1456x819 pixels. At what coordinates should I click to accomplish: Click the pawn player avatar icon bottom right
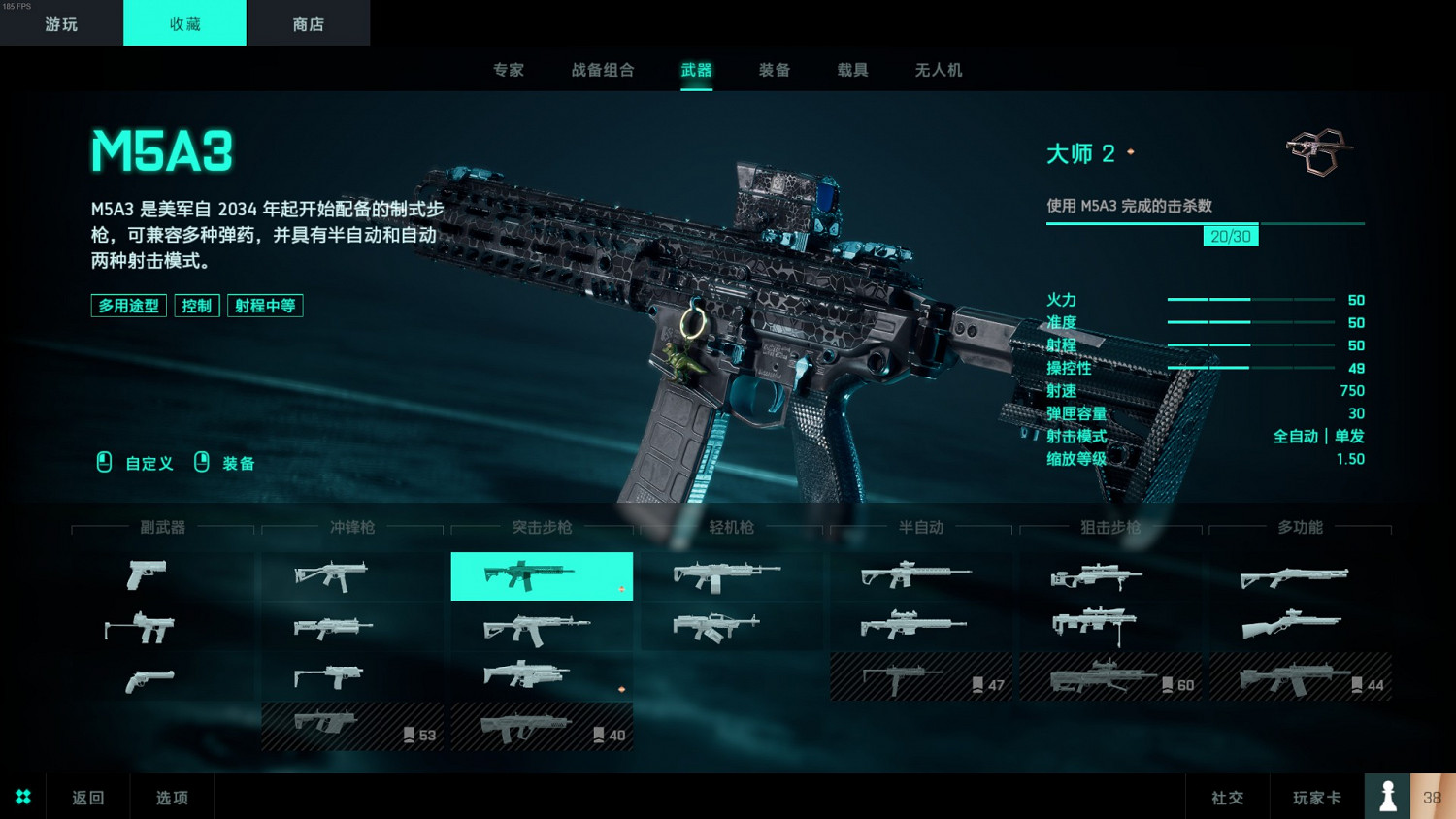[x=1387, y=796]
